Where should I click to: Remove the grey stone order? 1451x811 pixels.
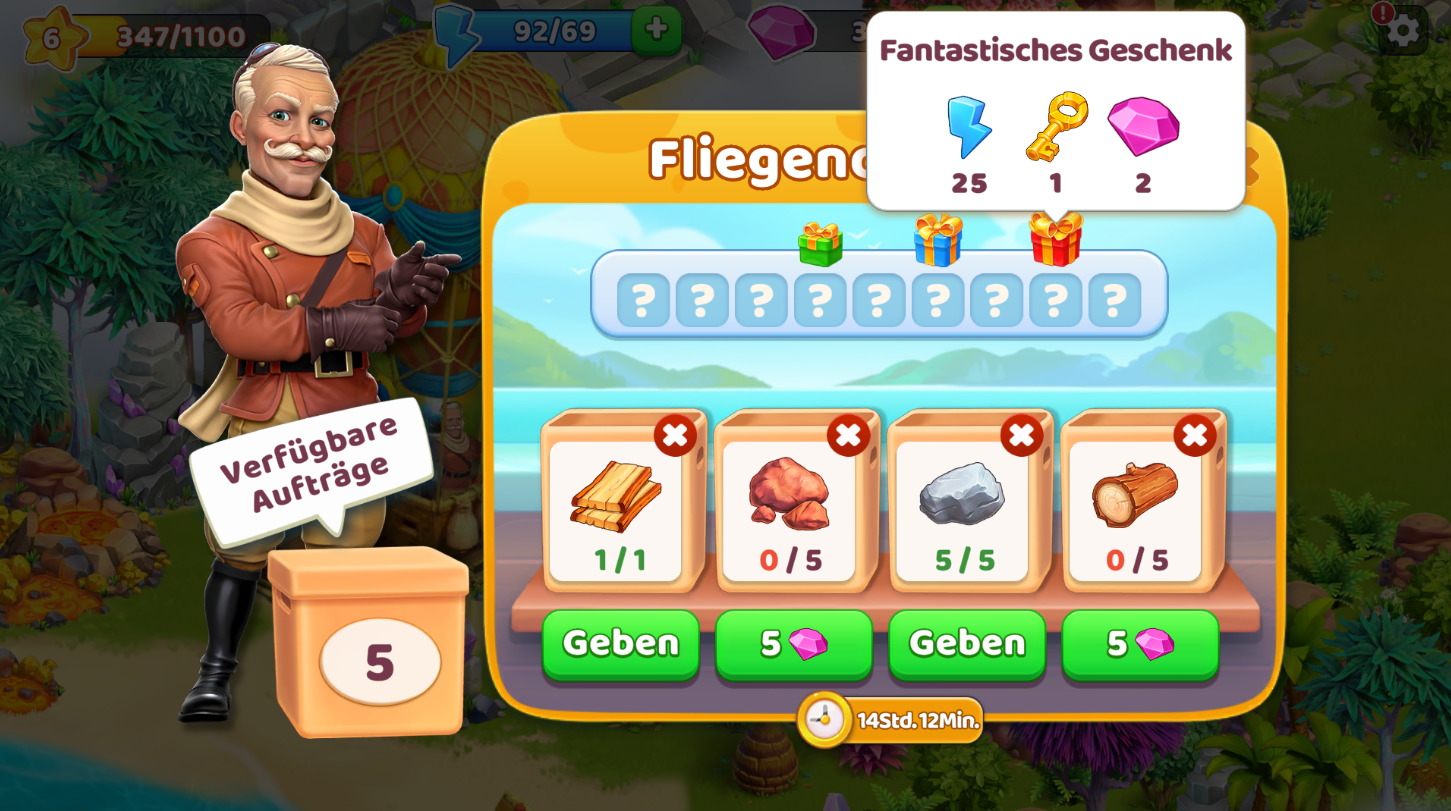coord(1021,436)
